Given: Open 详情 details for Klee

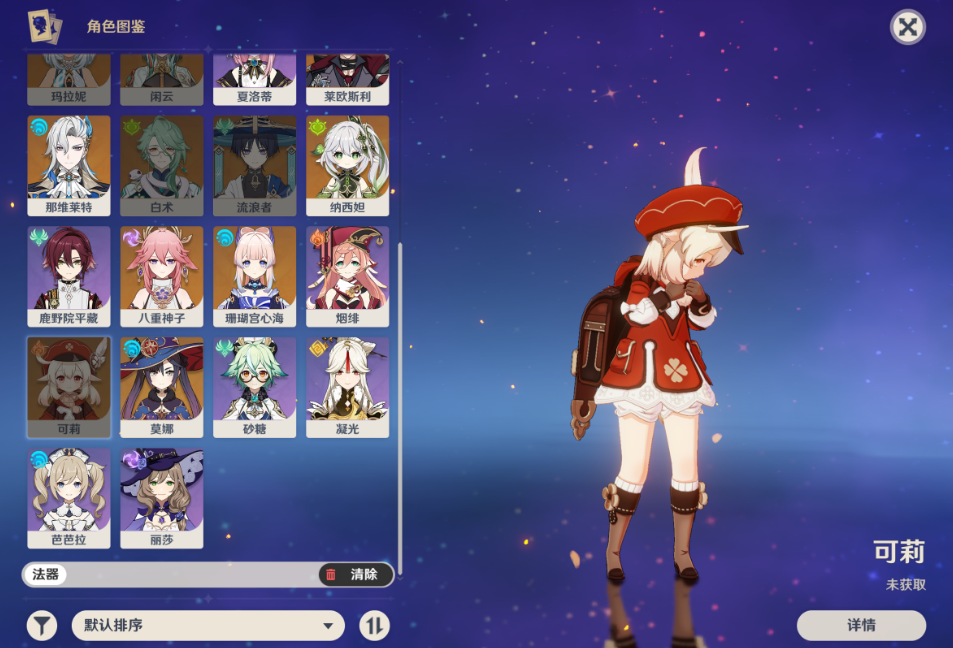Looking at the screenshot, I should [861, 625].
